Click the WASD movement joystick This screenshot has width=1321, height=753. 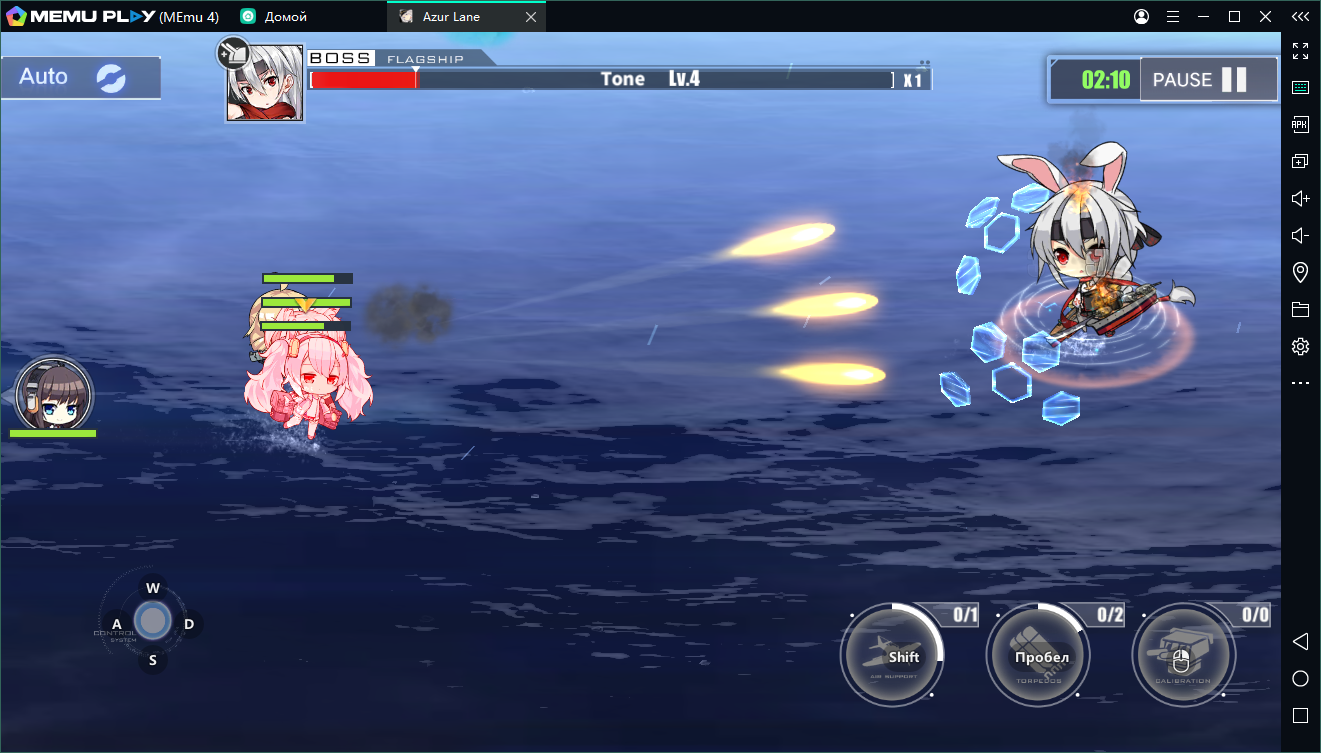pos(152,621)
